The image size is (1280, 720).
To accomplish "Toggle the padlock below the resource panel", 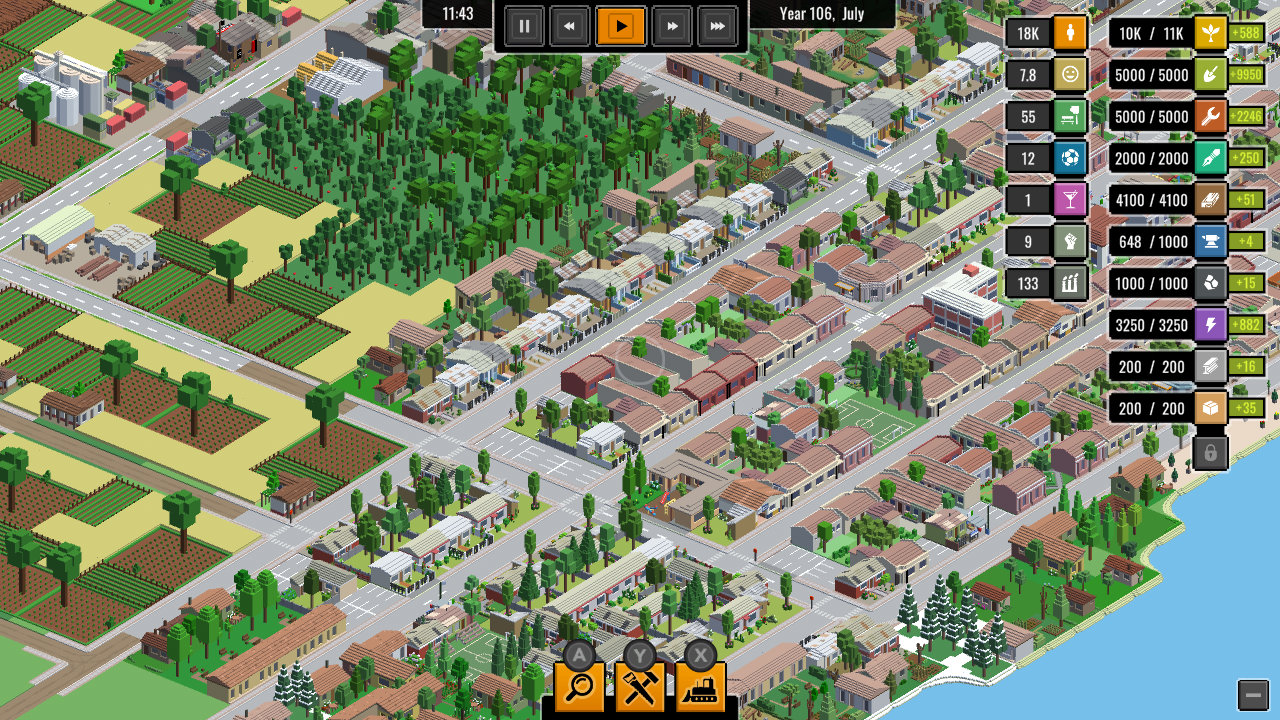I will [1210, 452].
